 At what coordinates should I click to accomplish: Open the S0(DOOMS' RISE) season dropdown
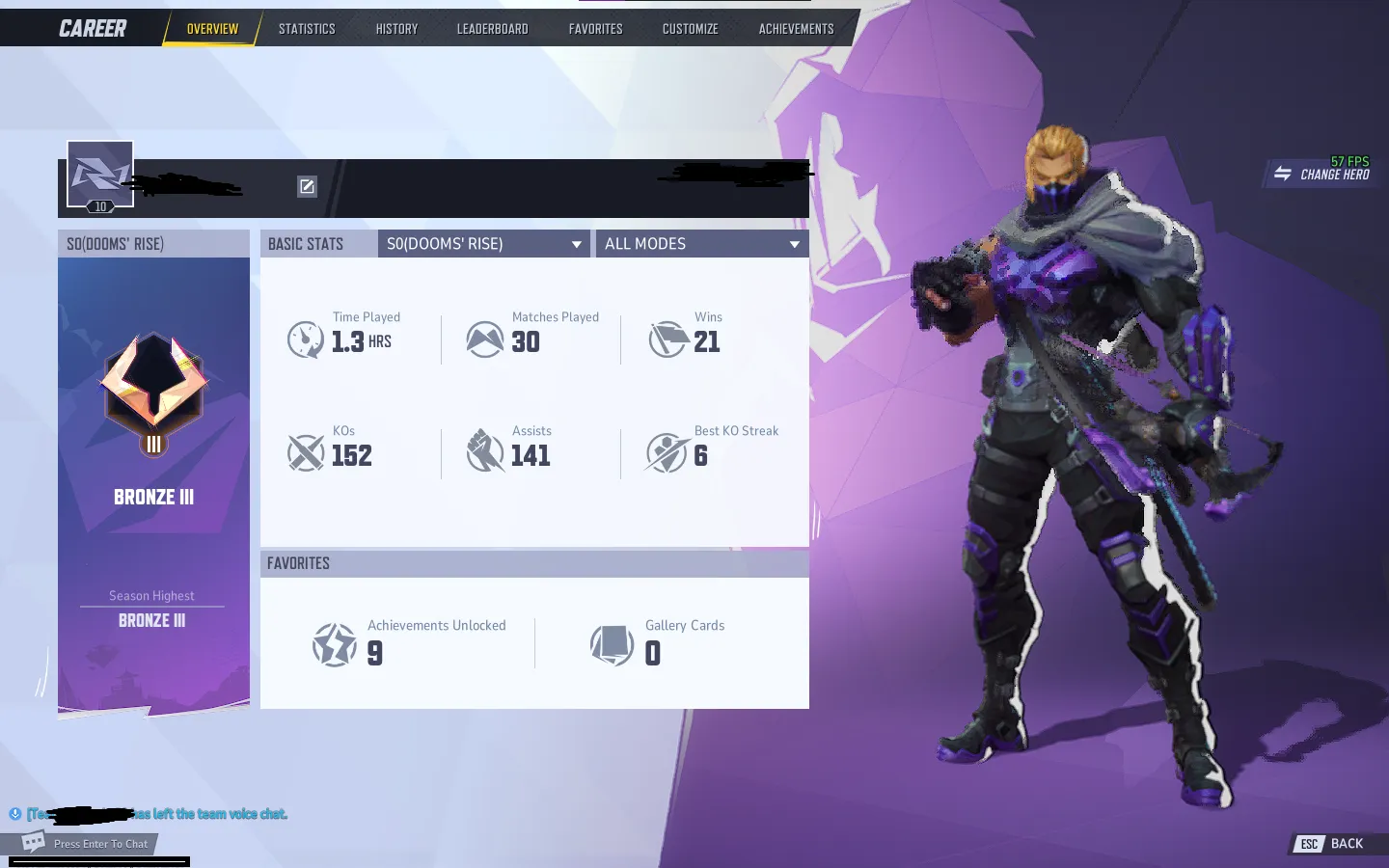pos(483,243)
